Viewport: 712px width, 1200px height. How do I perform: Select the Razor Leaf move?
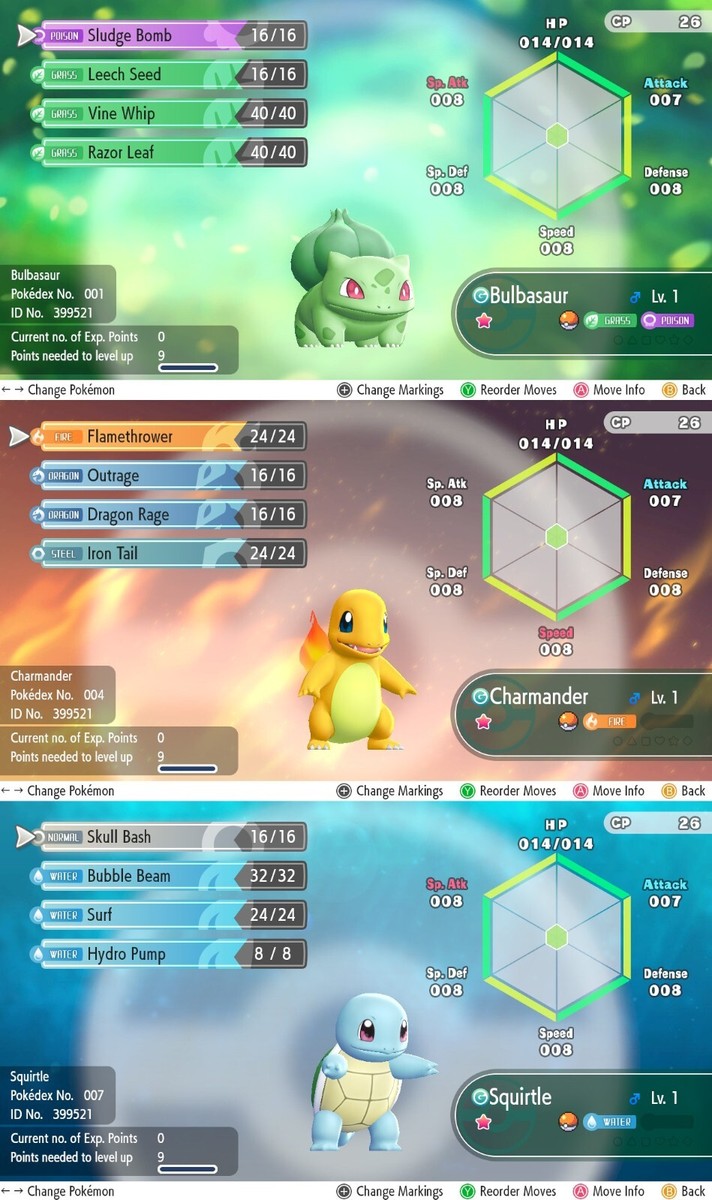click(x=170, y=152)
